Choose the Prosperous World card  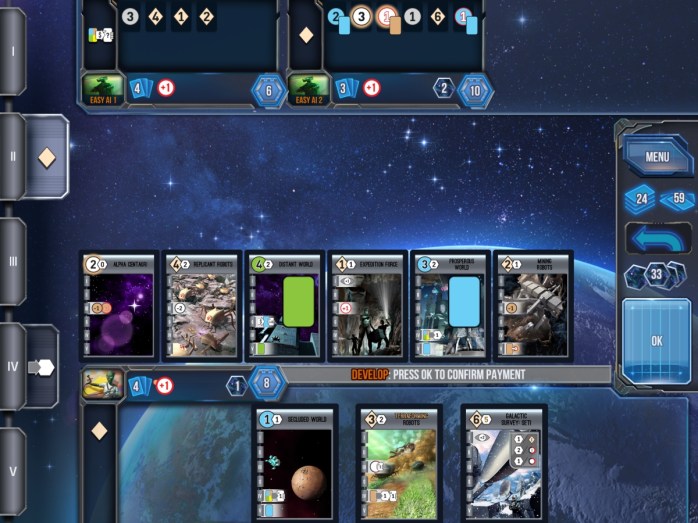point(451,306)
